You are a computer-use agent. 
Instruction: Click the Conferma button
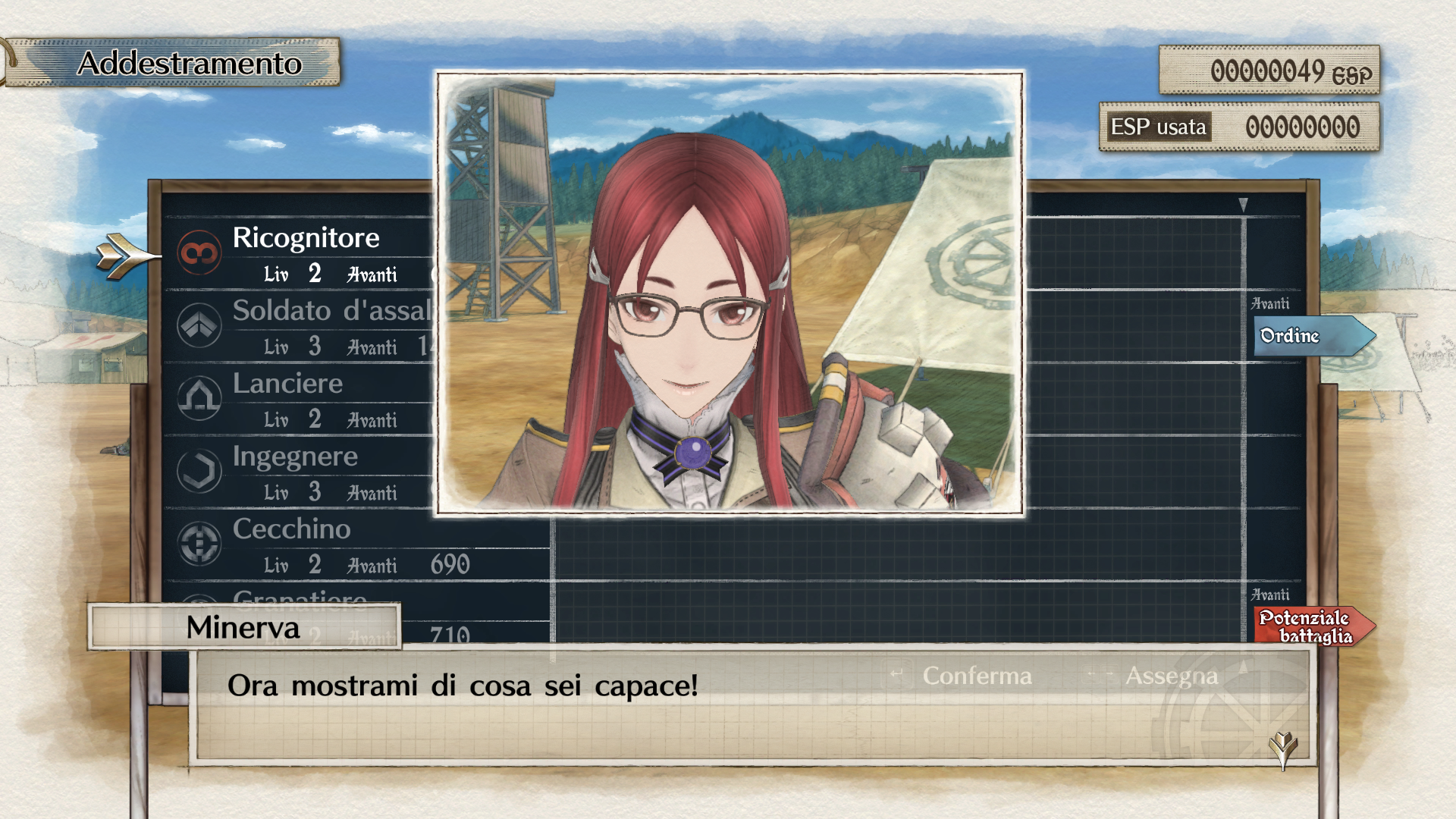(977, 676)
